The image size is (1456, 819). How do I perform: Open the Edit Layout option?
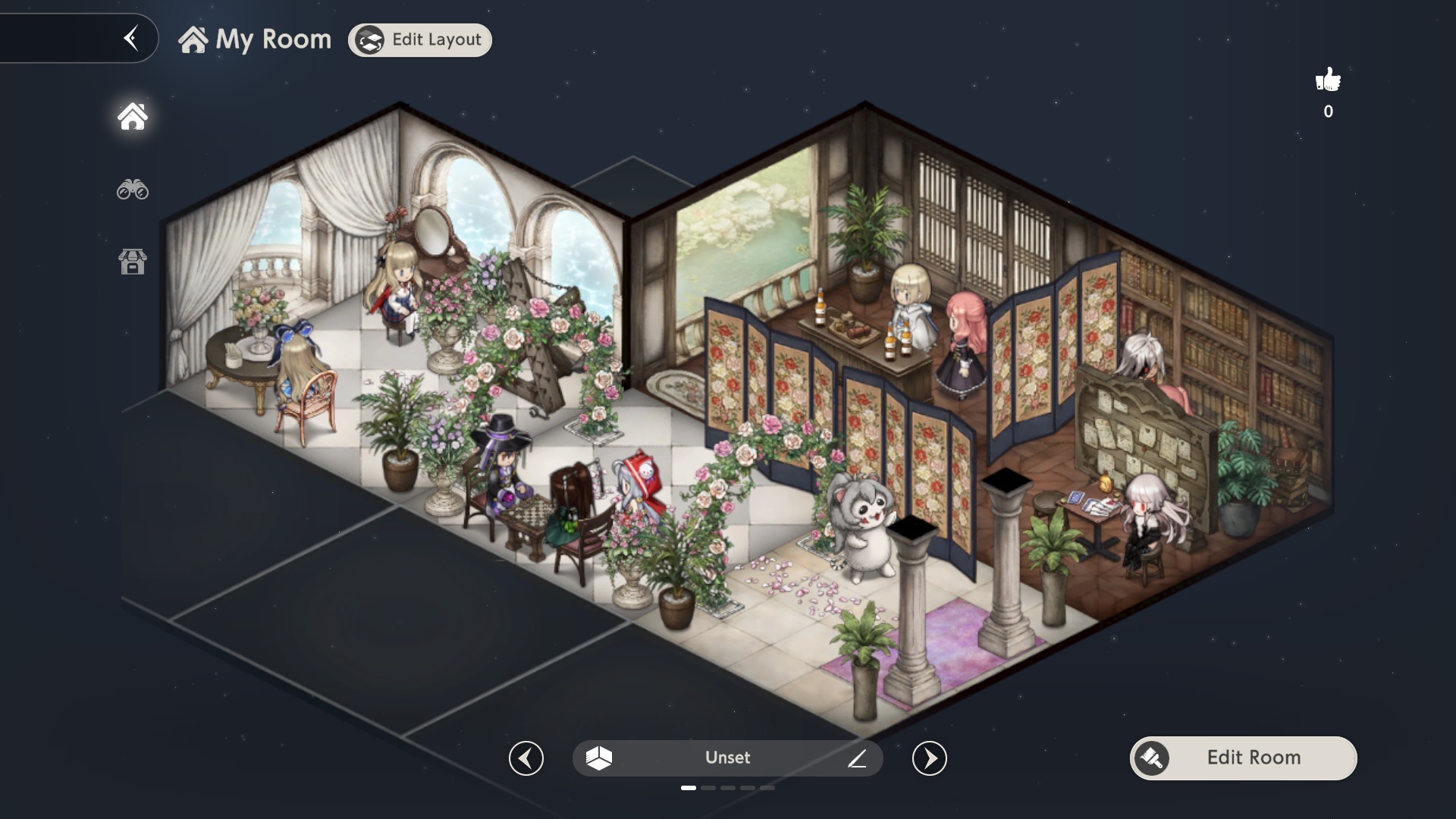[420, 40]
